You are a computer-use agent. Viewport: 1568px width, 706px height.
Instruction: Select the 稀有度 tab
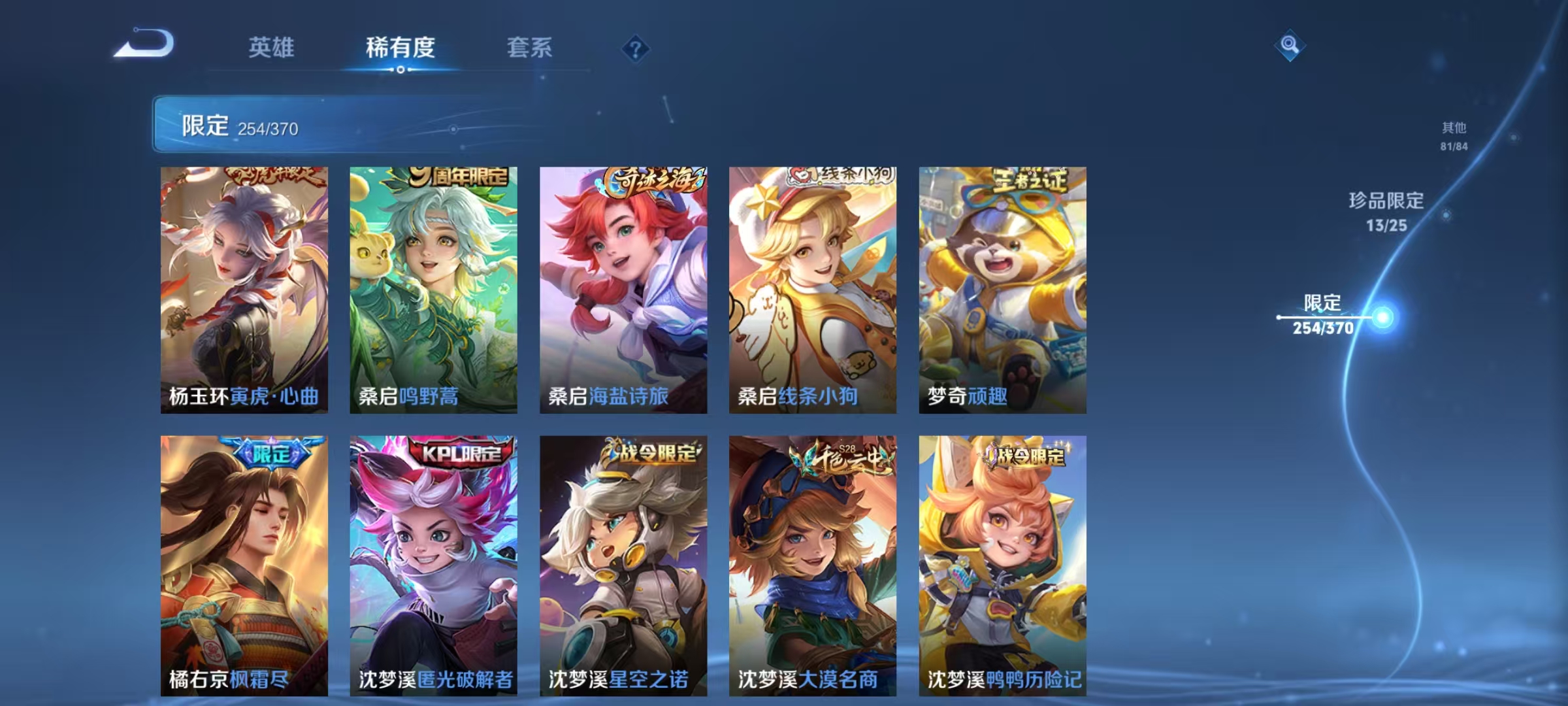(x=400, y=47)
